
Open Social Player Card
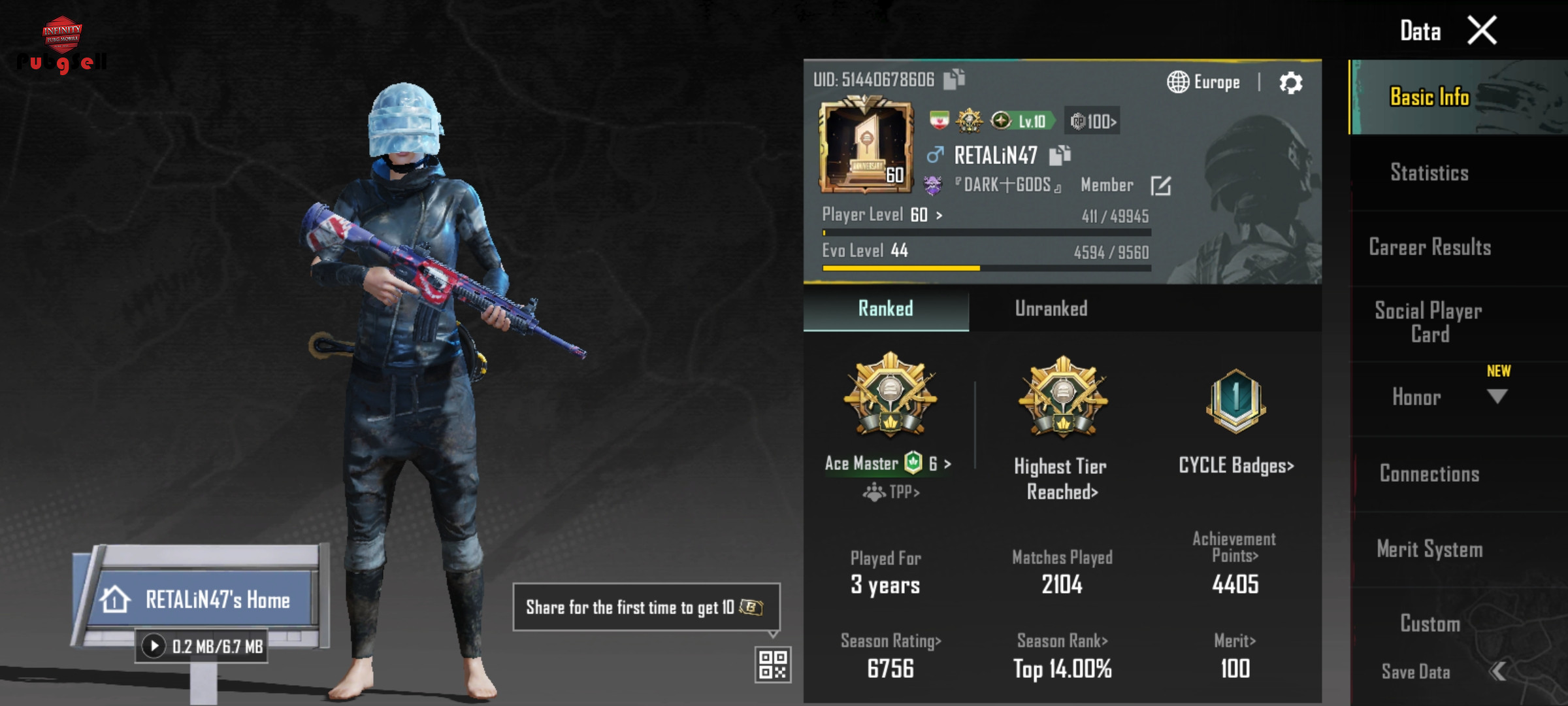click(x=1429, y=322)
